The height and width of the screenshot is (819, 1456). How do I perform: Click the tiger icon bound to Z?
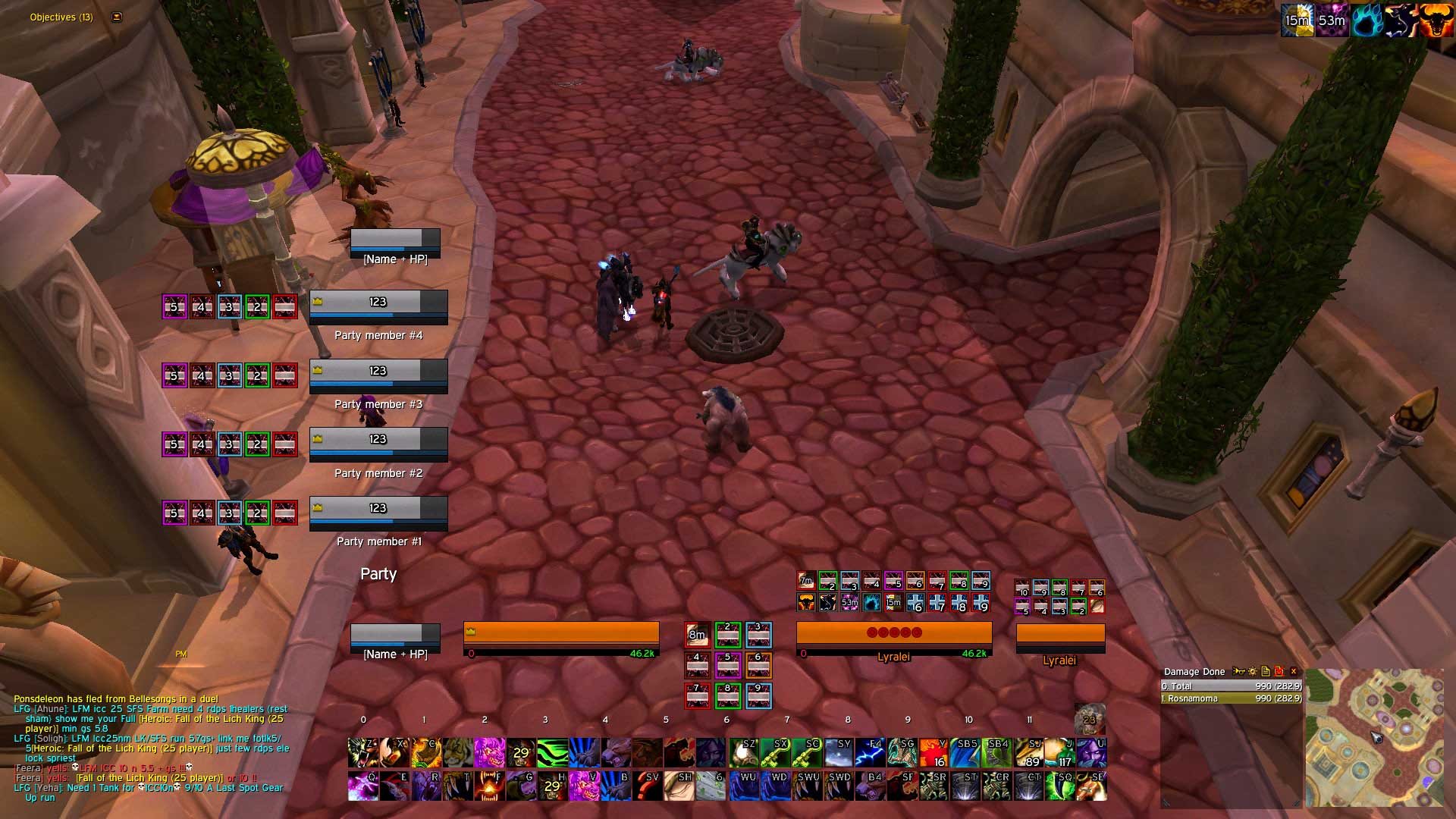coord(362,753)
